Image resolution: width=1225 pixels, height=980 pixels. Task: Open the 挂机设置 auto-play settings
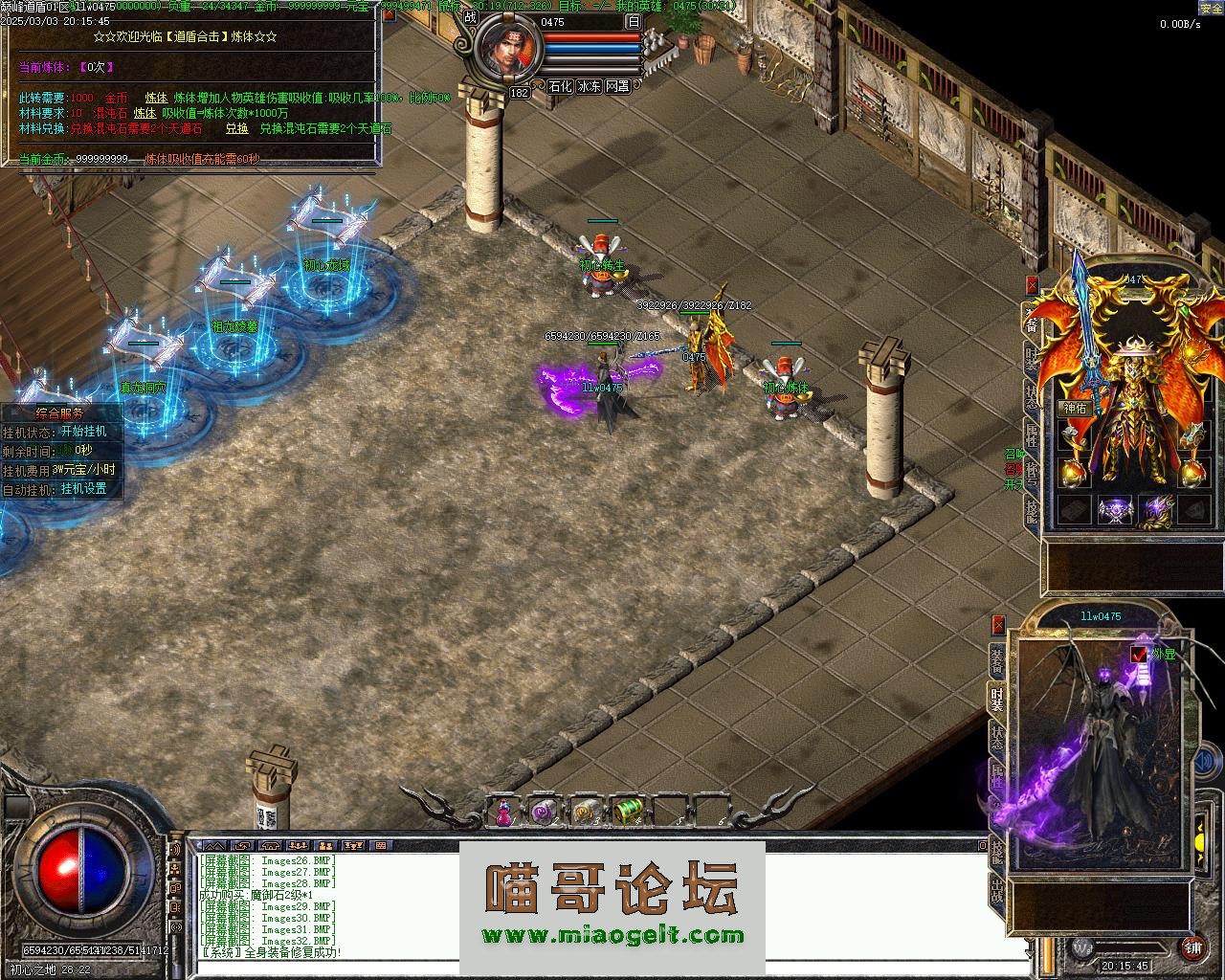tap(83, 489)
